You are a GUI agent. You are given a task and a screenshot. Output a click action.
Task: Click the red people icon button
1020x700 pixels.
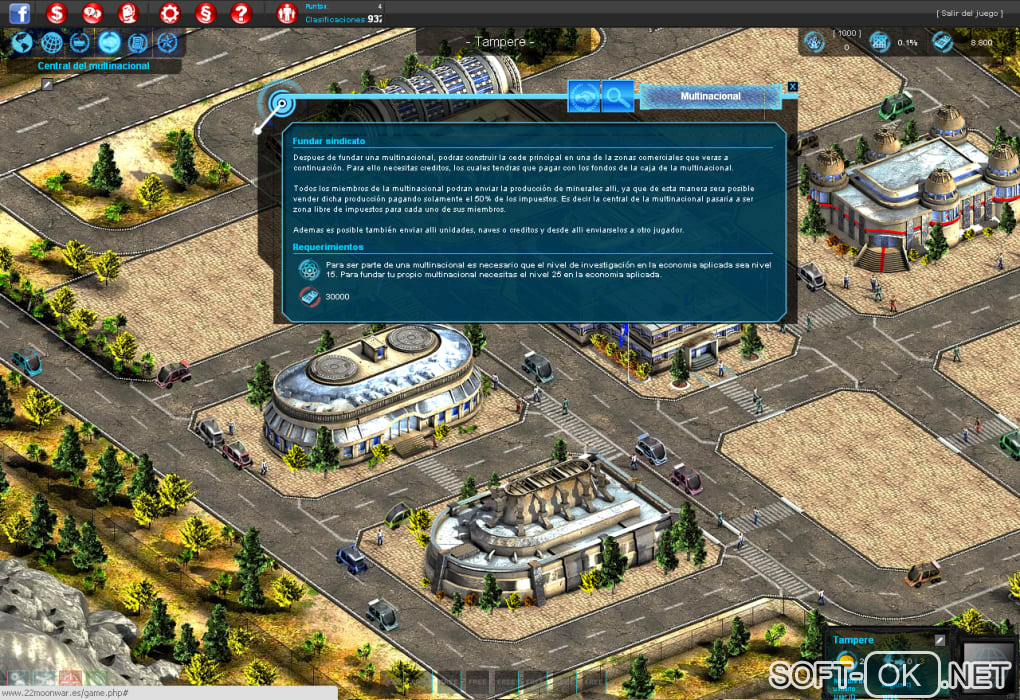286,13
